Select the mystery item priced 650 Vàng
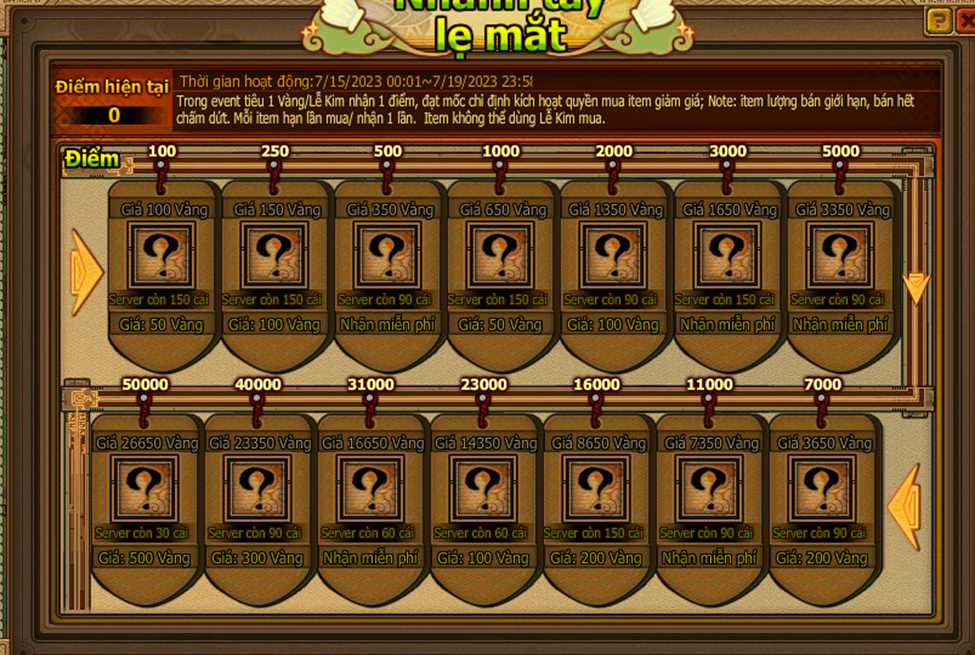 tap(501, 256)
